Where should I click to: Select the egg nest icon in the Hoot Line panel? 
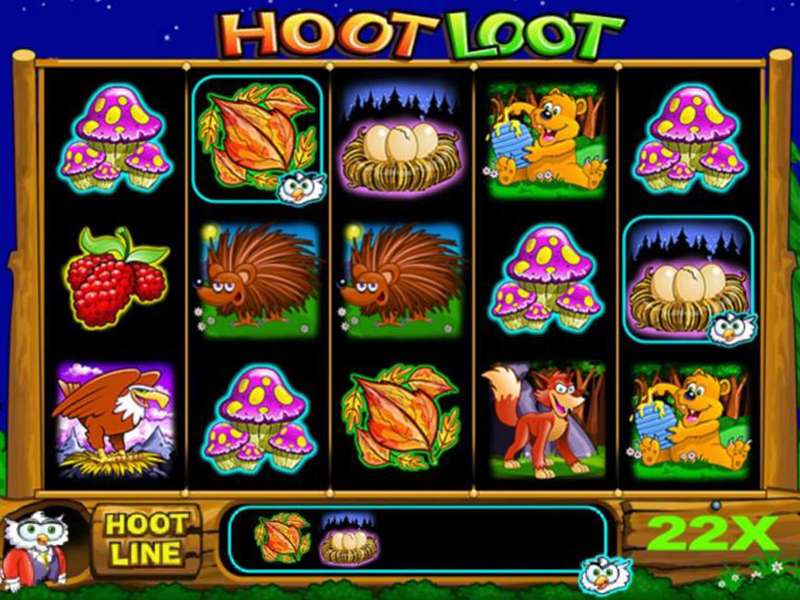point(346,538)
